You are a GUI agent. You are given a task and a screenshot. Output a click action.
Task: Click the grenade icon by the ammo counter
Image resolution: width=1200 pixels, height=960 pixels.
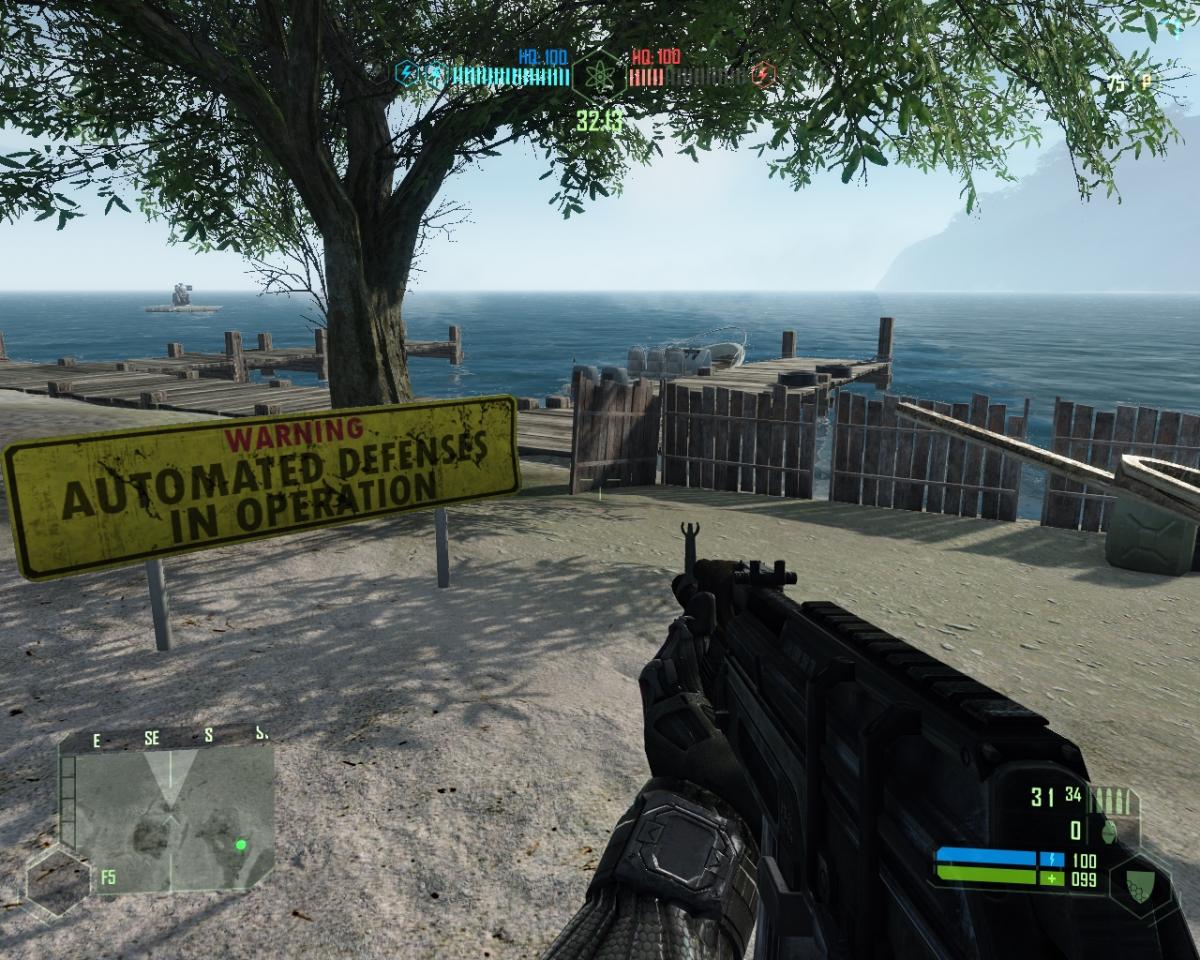tap(1108, 830)
